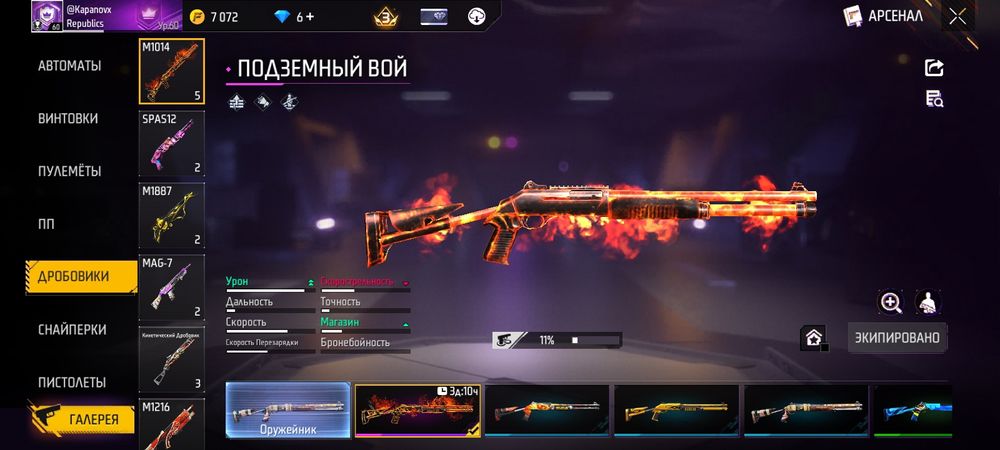Select the M1014 weapon slot
This screenshot has height=450, width=1000.
click(171, 71)
